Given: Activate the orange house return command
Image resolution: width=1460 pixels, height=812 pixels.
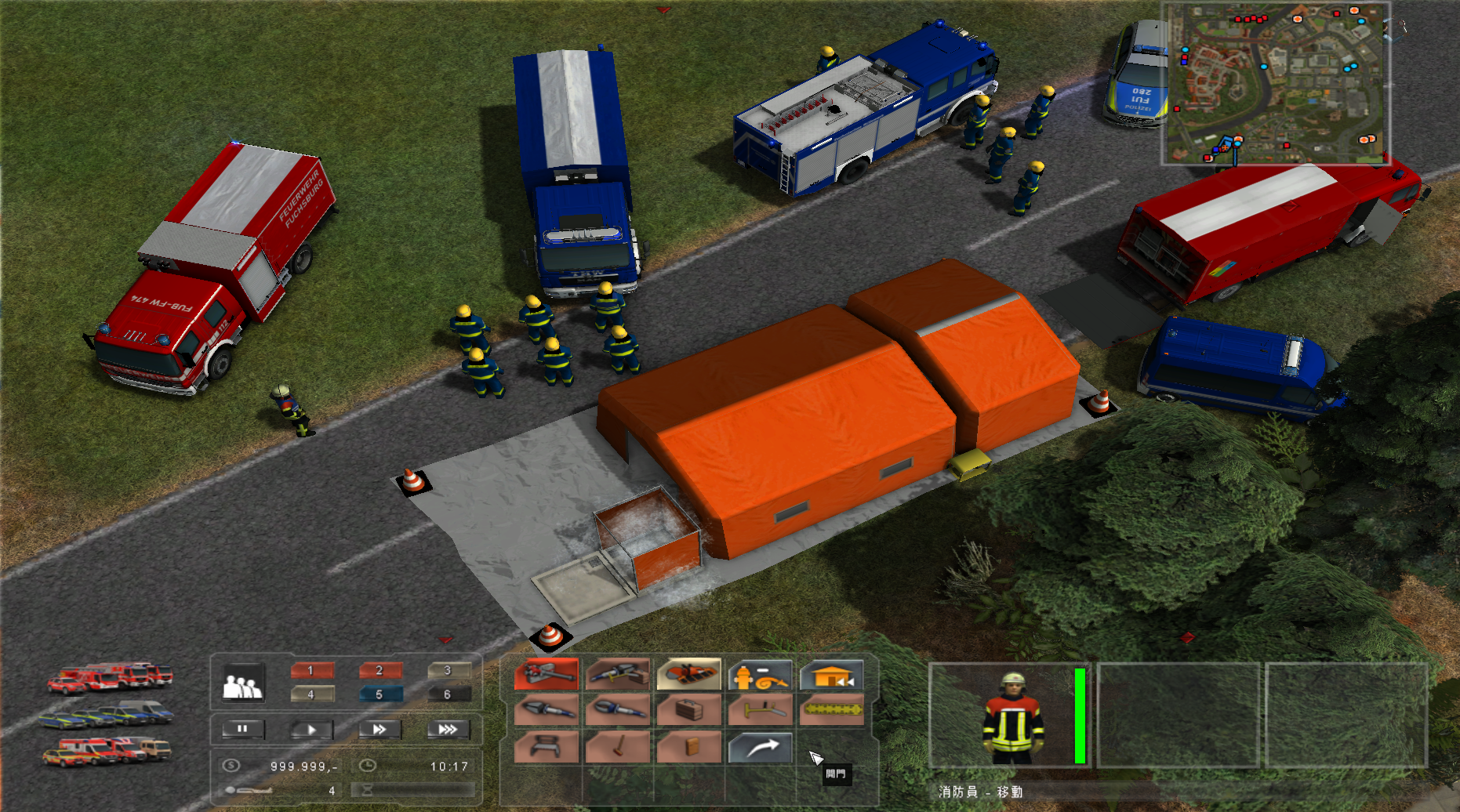Looking at the screenshot, I should tap(831, 675).
